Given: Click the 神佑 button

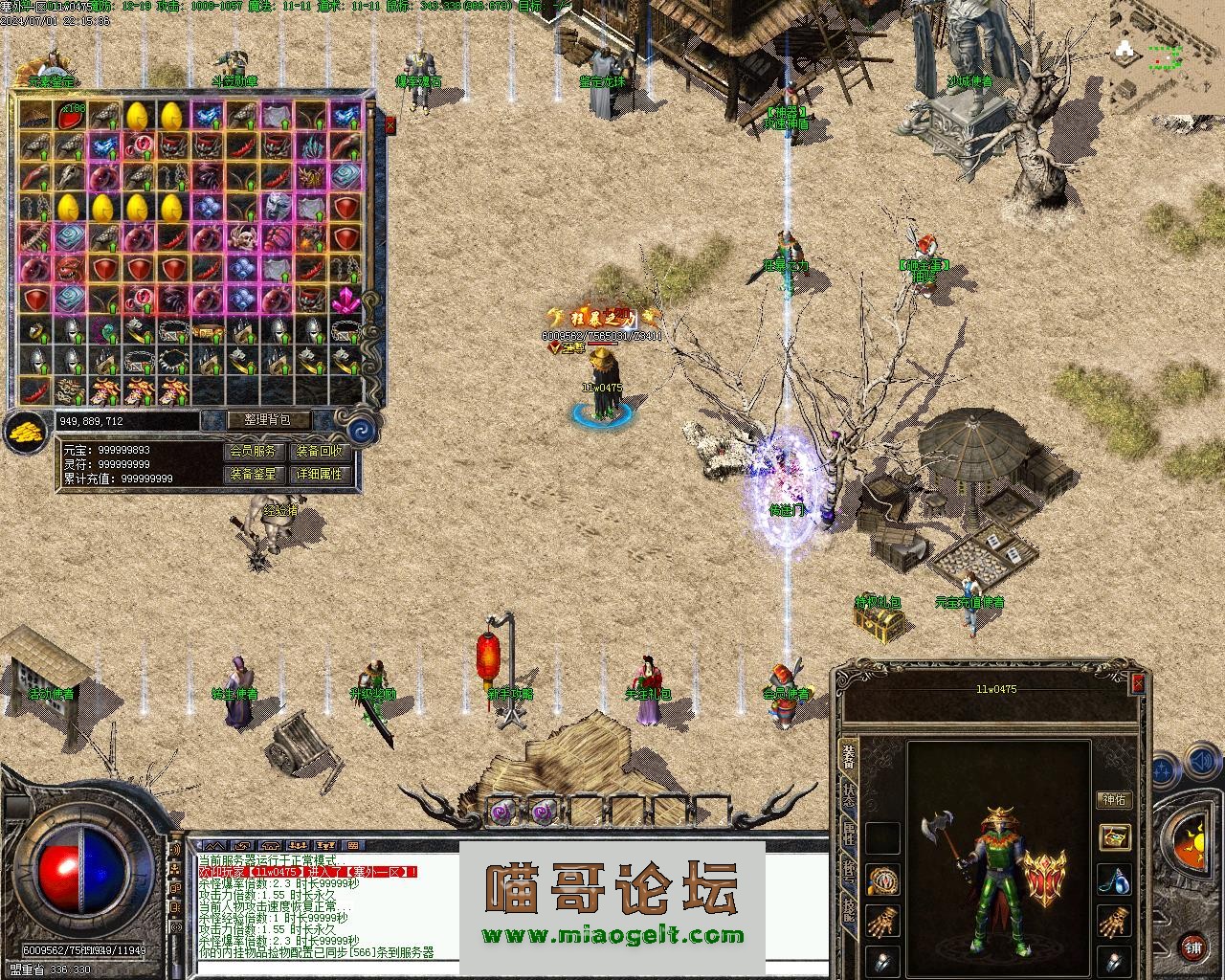Looking at the screenshot, I should tap(1115, 800).
